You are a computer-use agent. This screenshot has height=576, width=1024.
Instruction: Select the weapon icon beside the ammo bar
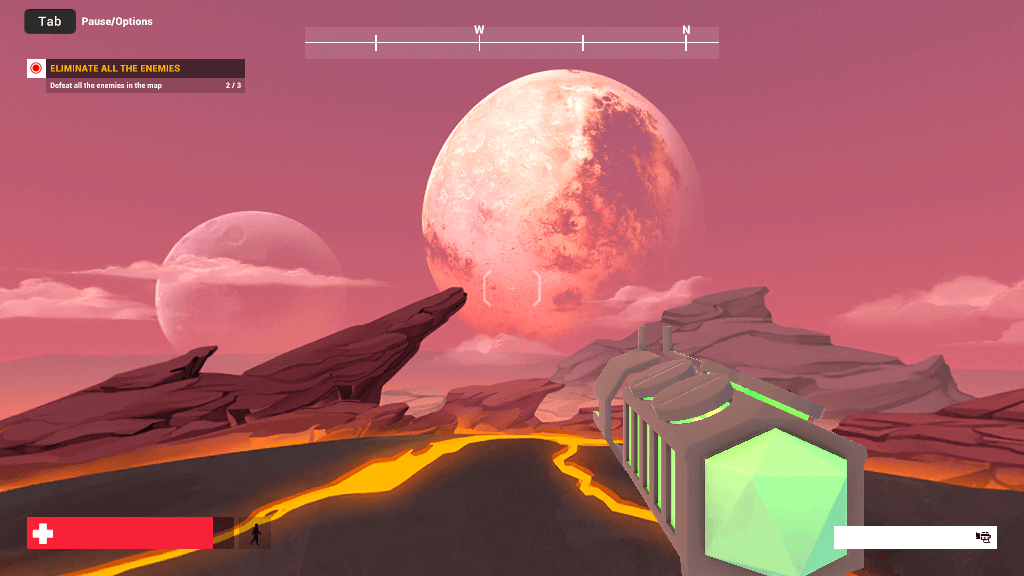[983, 537]
